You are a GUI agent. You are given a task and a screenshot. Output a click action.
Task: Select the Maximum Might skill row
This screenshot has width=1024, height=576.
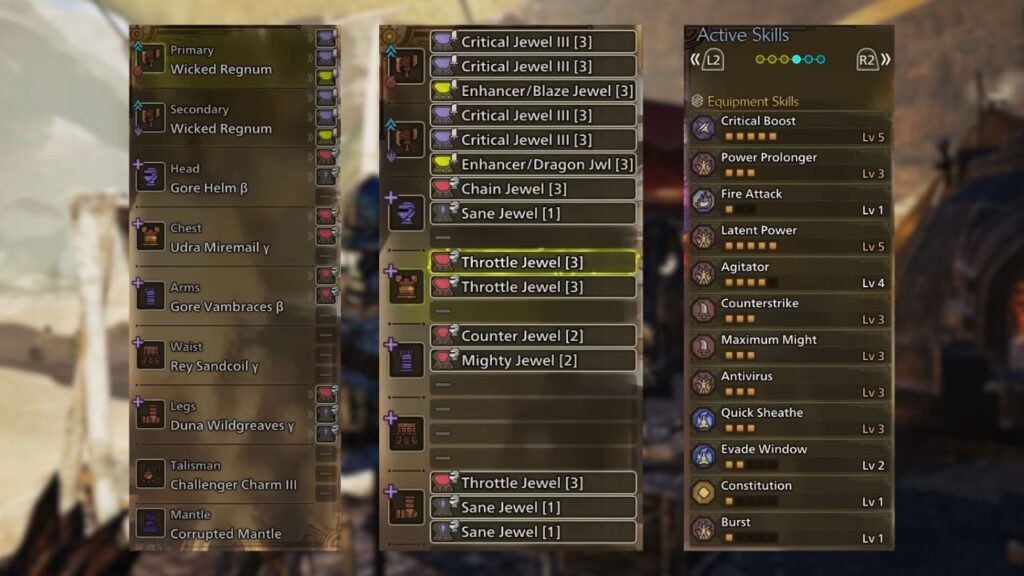click(789, 347)
